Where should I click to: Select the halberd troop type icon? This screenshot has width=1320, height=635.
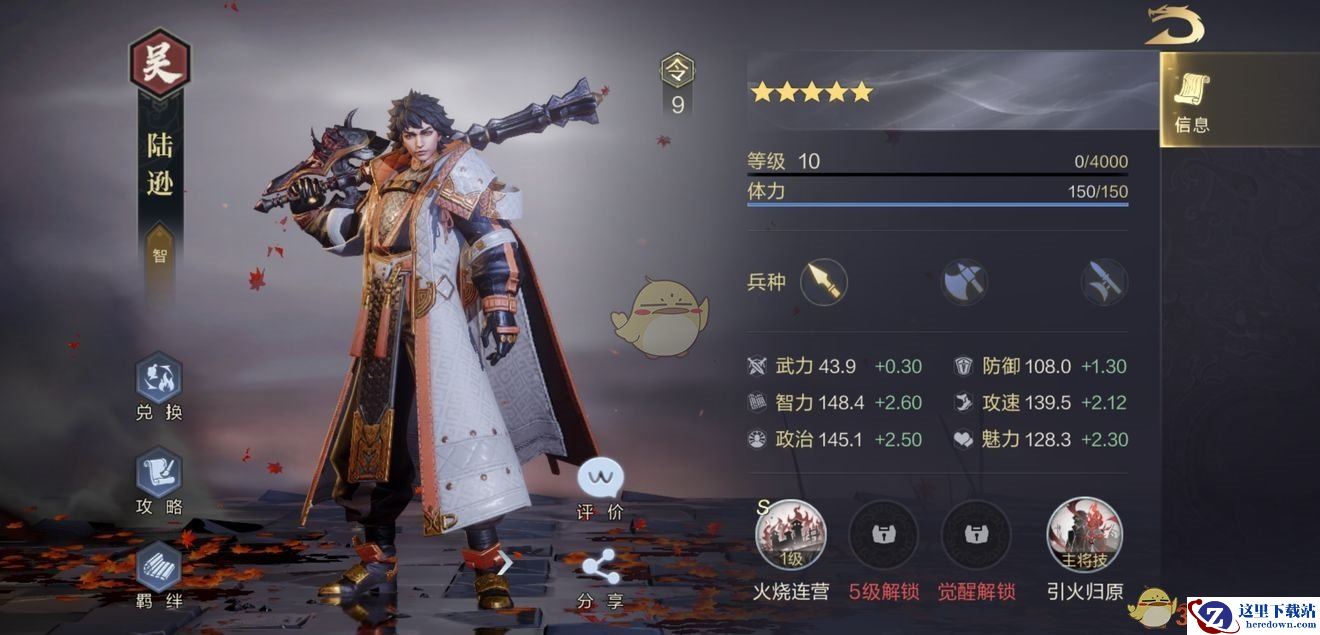point(1104,282)
